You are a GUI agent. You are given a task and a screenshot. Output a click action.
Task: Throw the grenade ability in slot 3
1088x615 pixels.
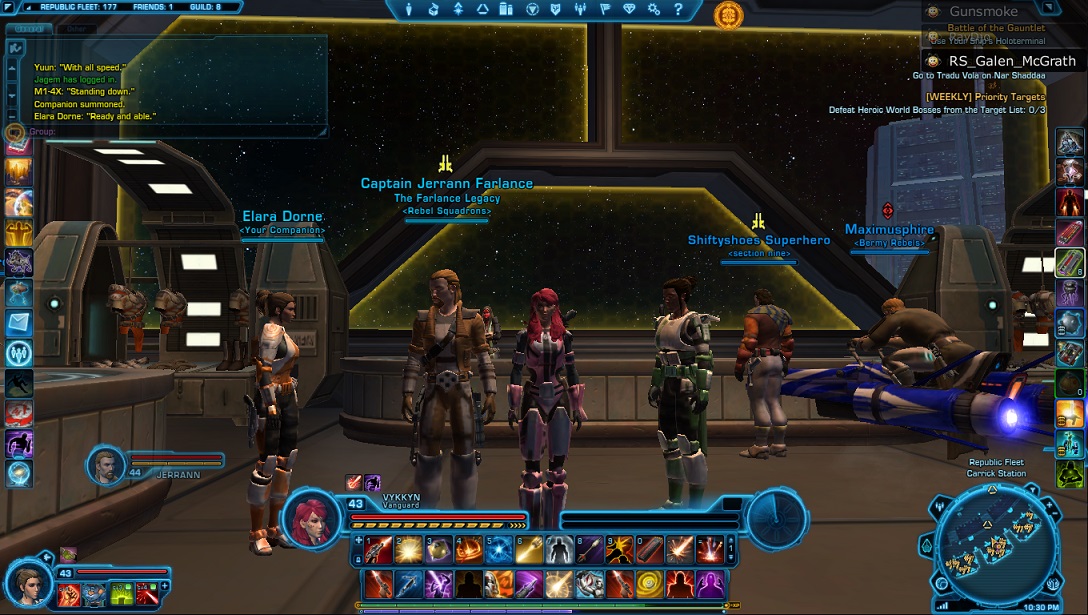[439, 549]
